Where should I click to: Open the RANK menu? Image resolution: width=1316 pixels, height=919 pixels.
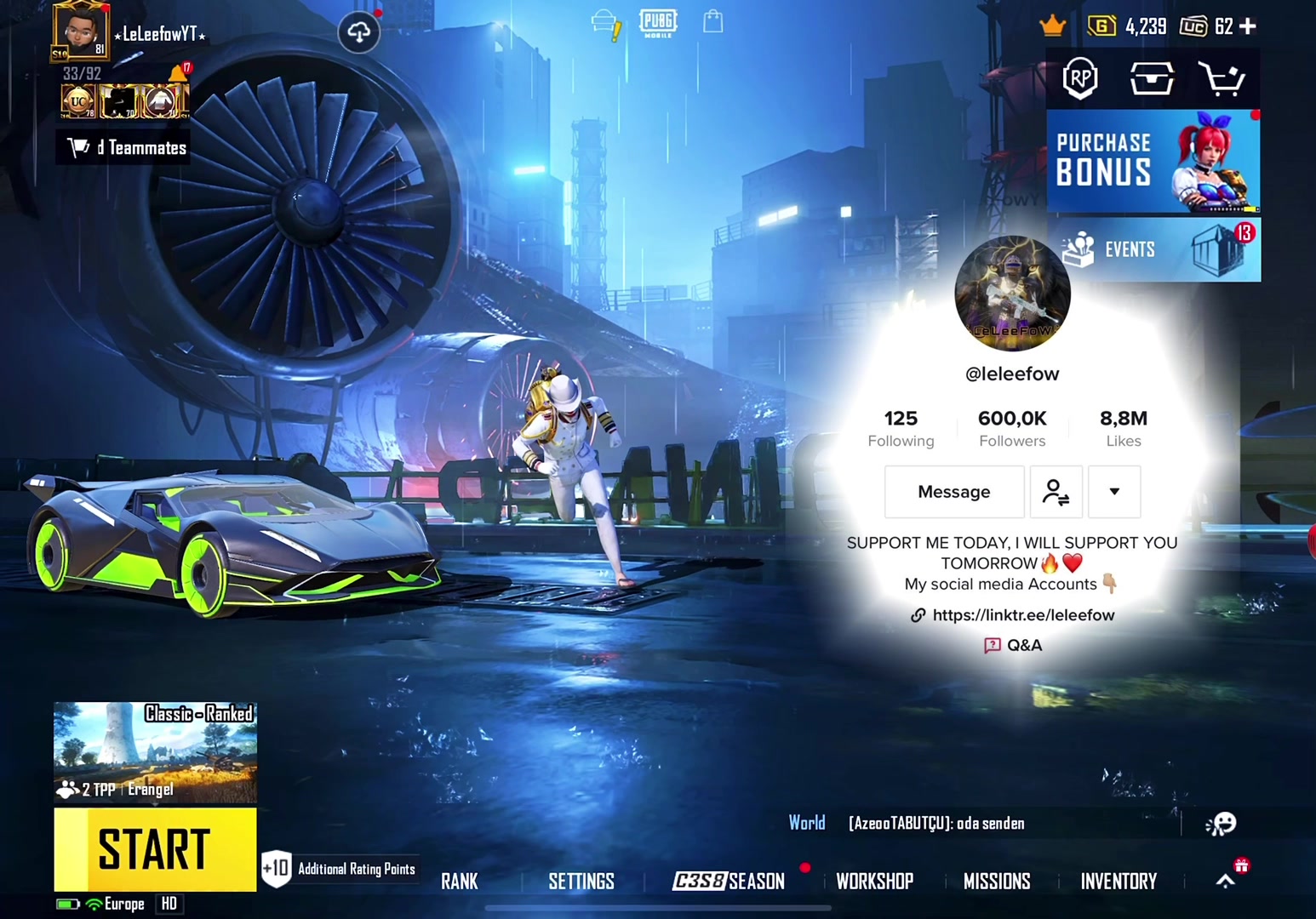[x=460, y=882]
